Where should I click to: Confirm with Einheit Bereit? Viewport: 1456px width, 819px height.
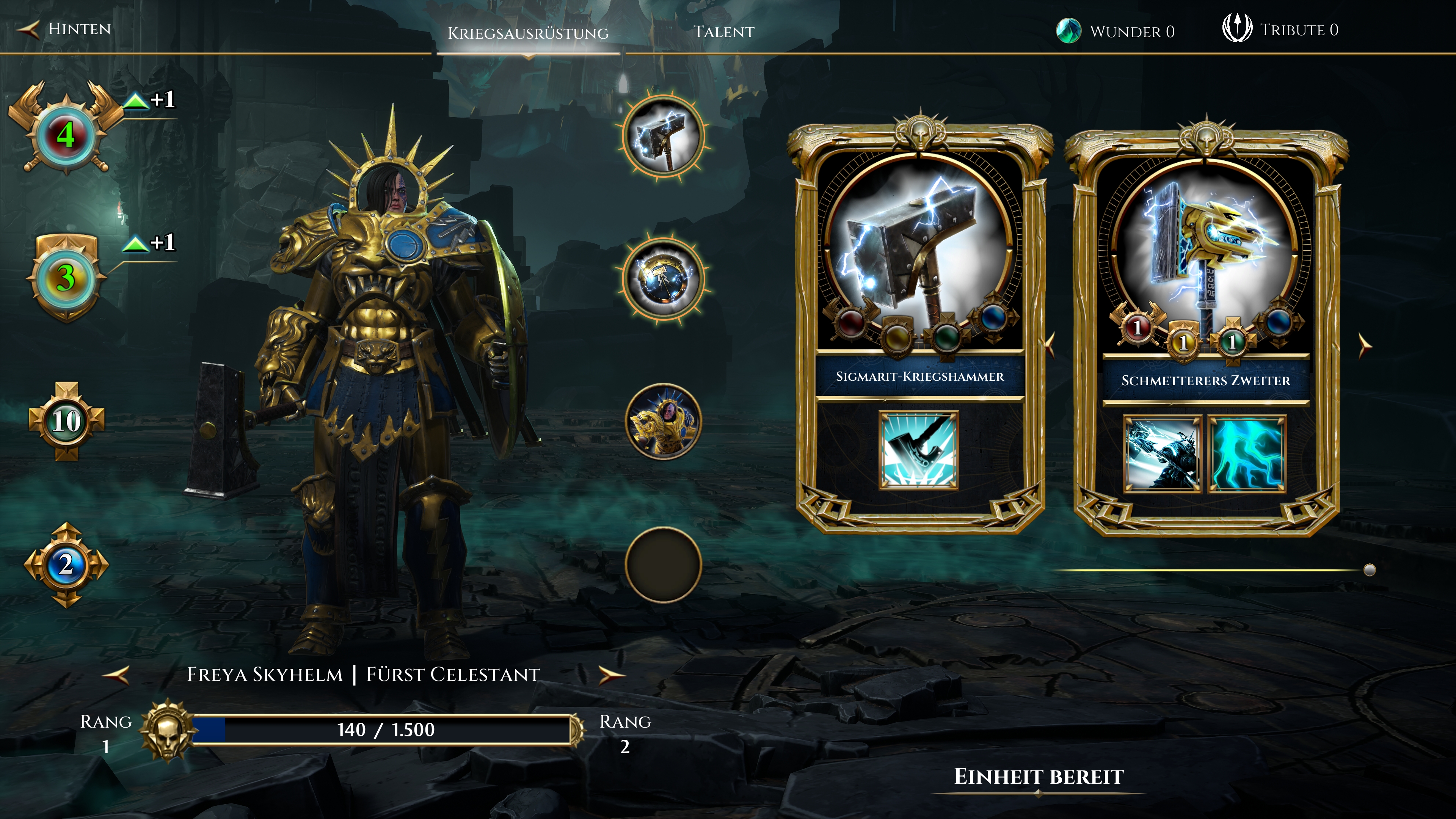pyautogui.click(x=1039, y=777)
